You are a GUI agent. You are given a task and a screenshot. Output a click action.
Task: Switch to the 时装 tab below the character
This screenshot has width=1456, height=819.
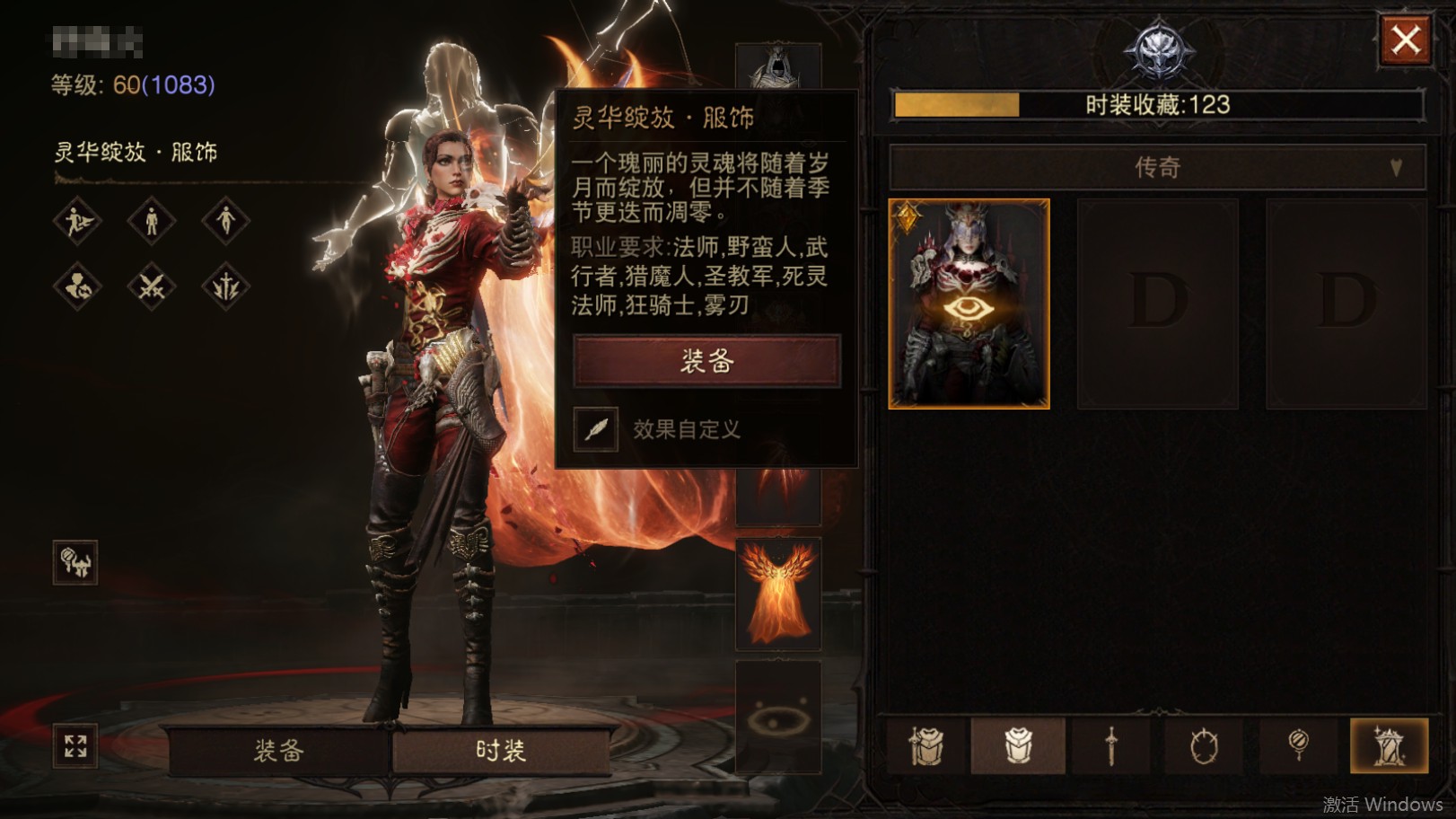tap(500, 750)
